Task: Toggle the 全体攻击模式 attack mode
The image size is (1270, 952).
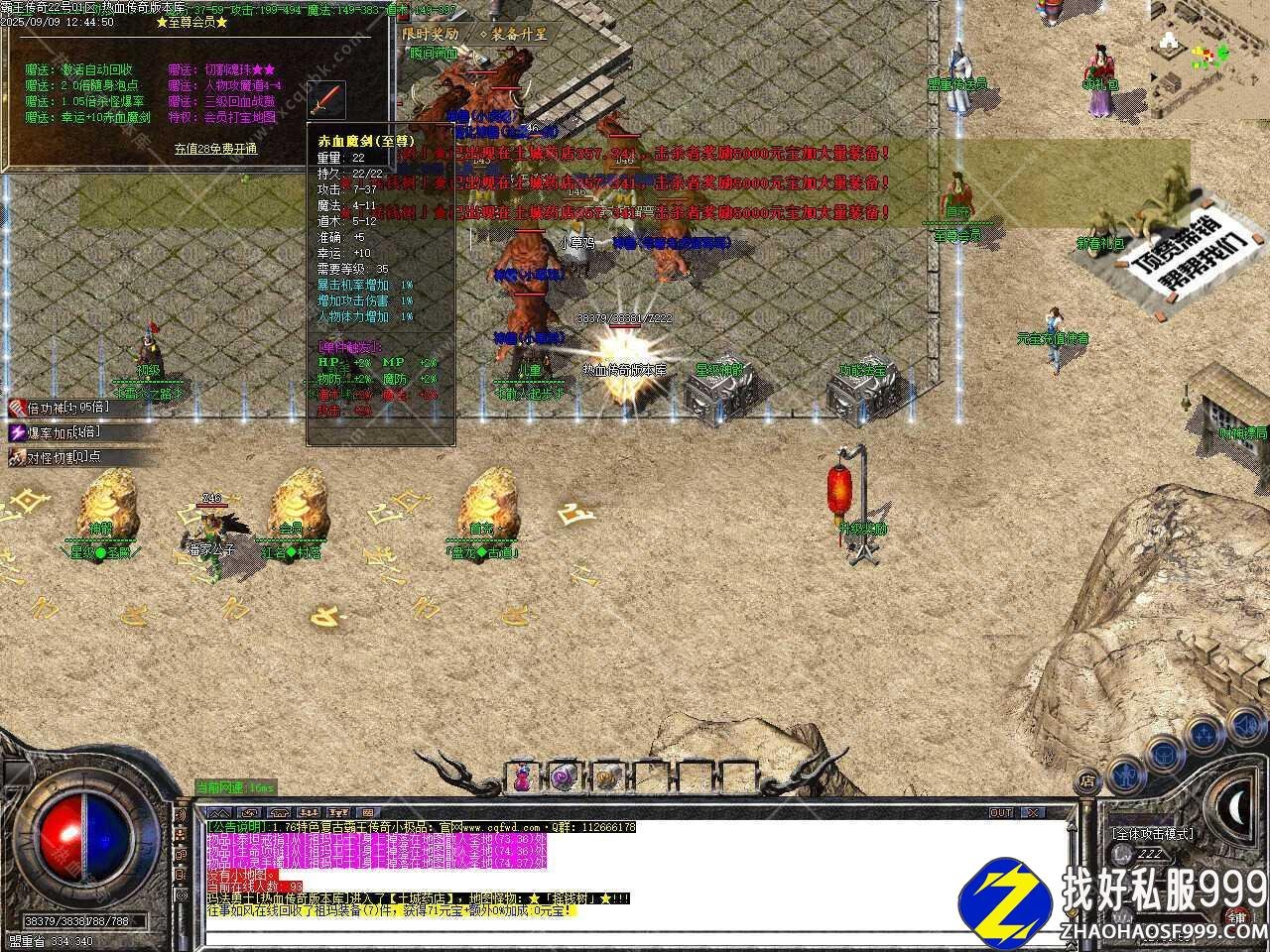Action: (1153, 834)
